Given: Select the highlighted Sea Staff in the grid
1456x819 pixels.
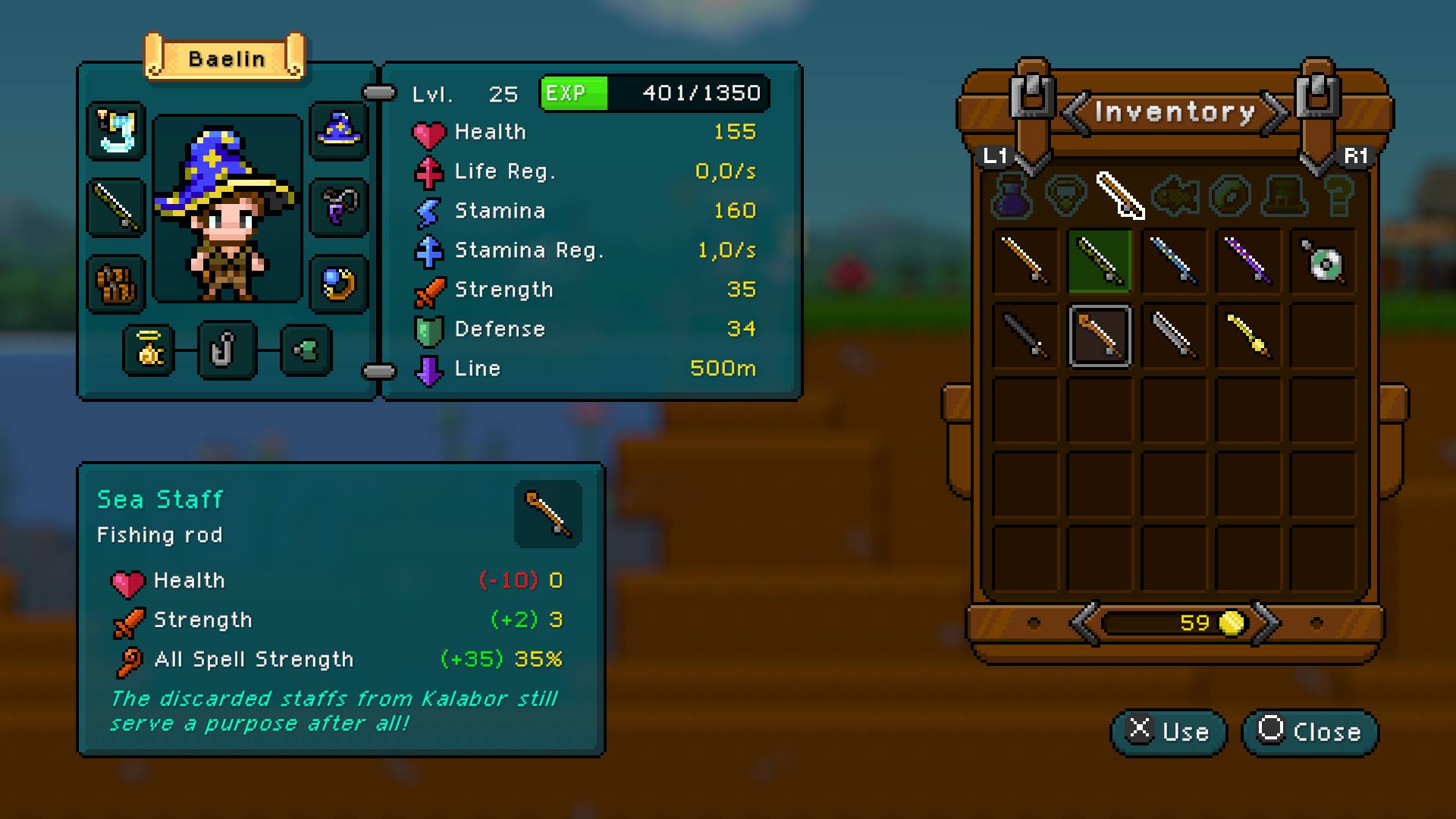Looking at the screenshot, I should 1100,336.
